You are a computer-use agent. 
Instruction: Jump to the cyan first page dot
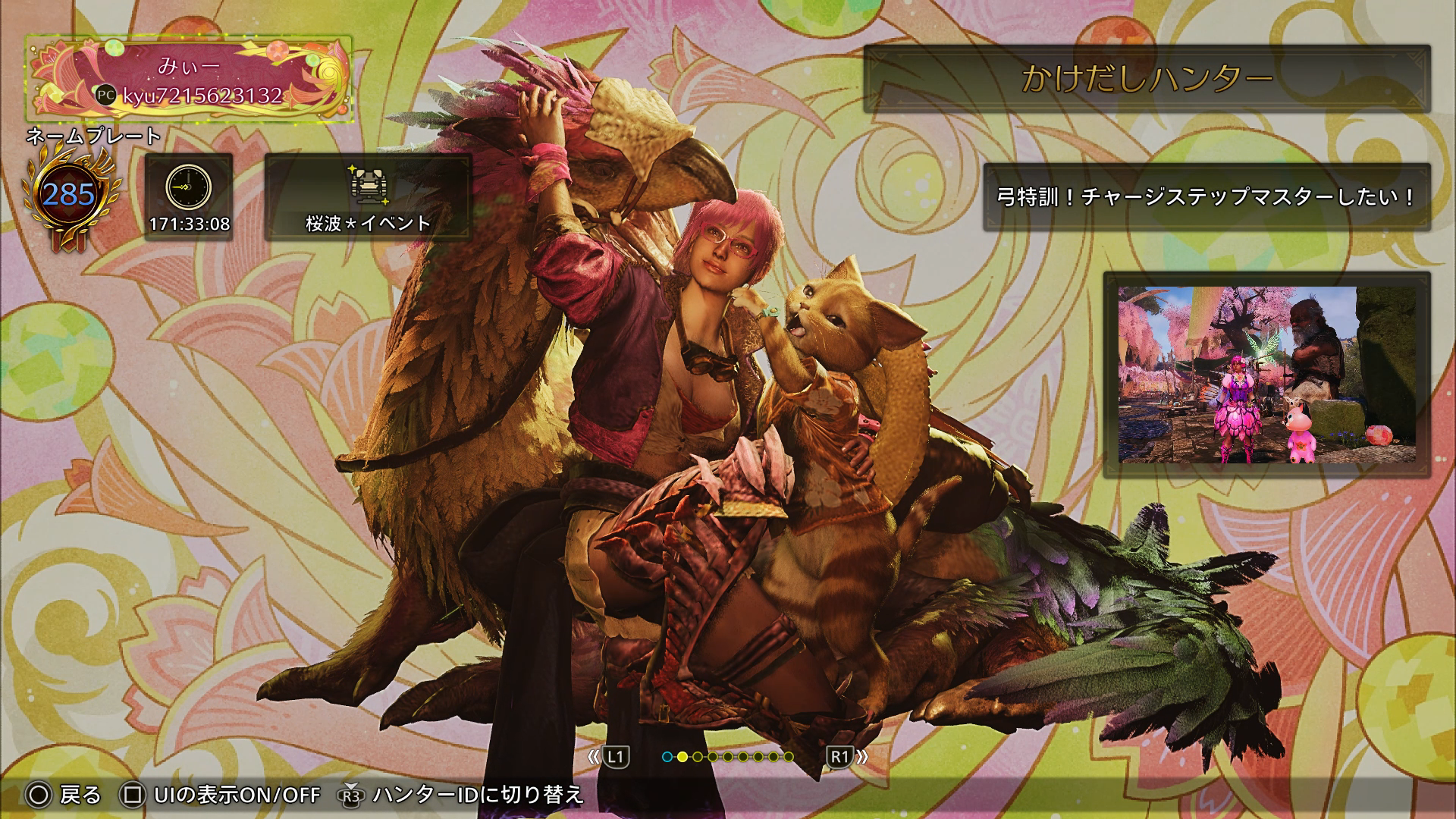point(667,757)
